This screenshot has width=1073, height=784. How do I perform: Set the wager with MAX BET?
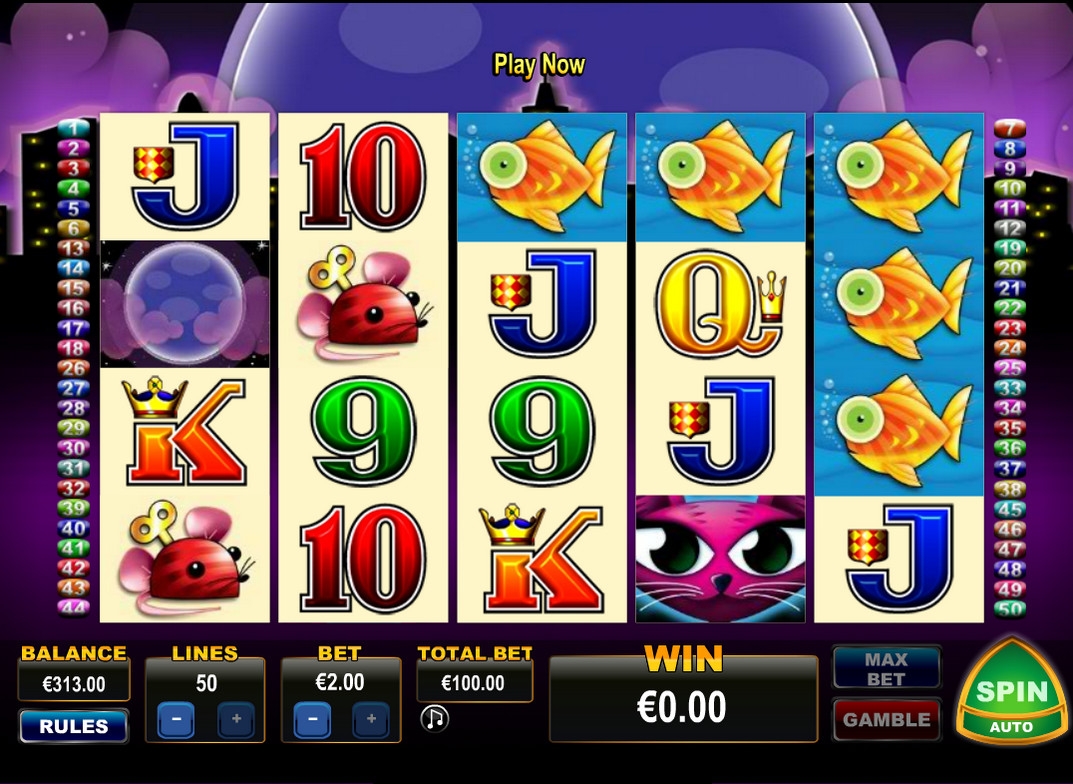click(x=886, y=669)
